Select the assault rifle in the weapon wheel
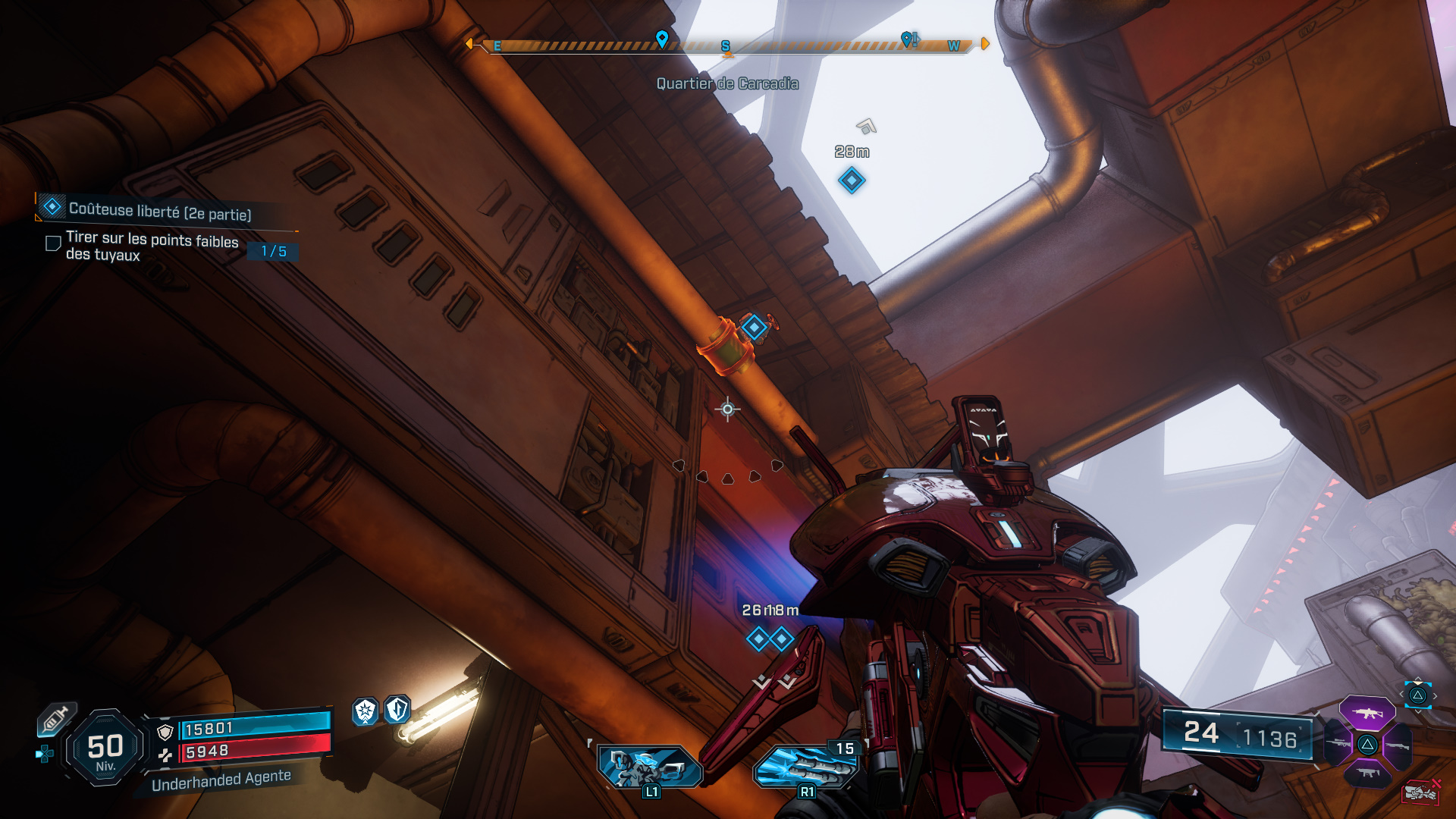This screenshot has width=1456, height=819. click(1367, 713)
